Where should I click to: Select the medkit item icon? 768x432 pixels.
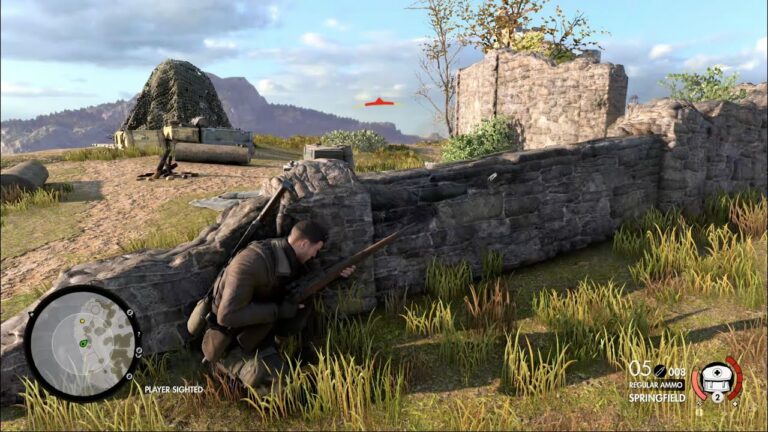coord(715,378)
